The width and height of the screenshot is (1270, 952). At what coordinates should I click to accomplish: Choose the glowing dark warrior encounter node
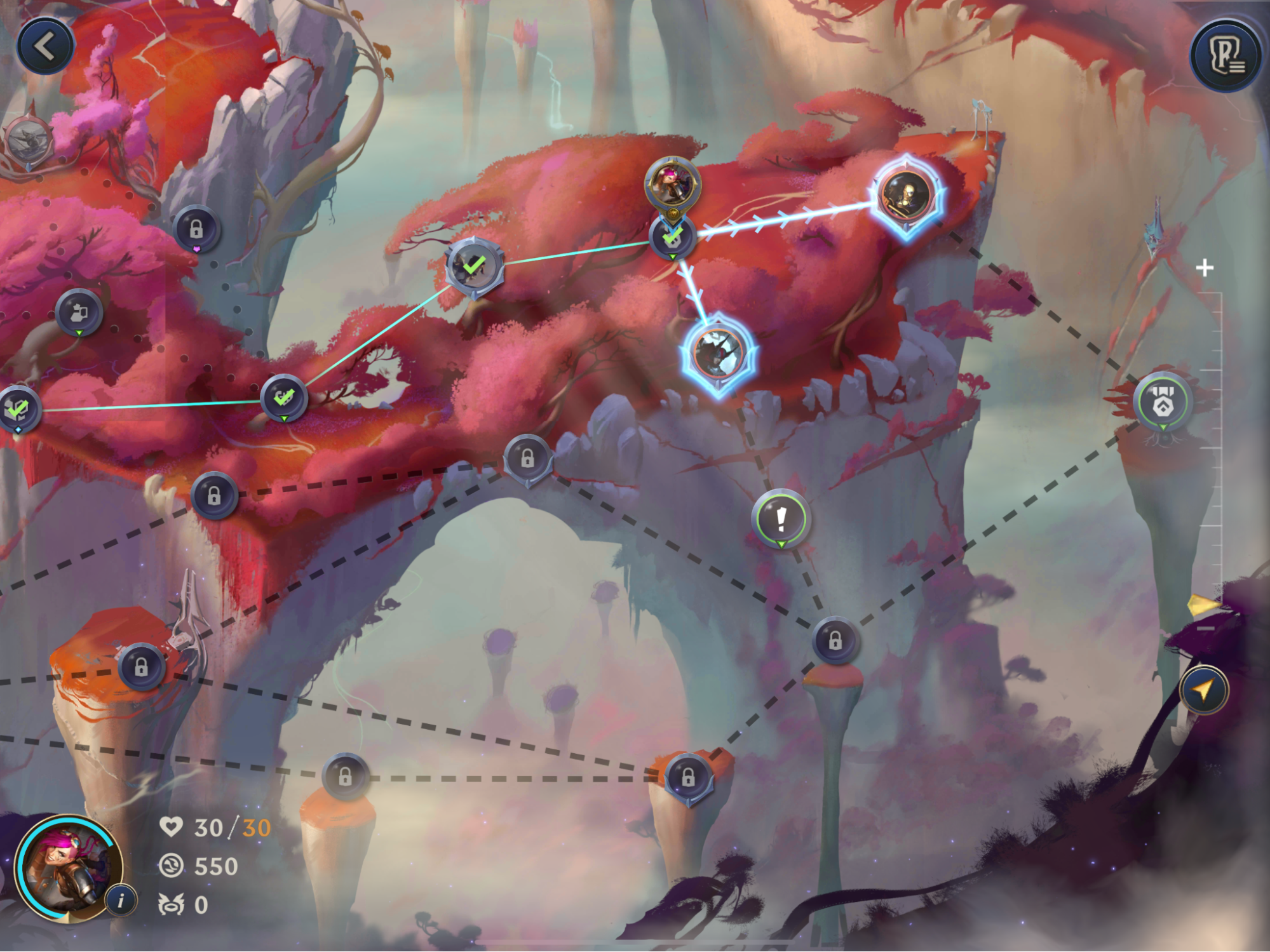pos(719,353)
